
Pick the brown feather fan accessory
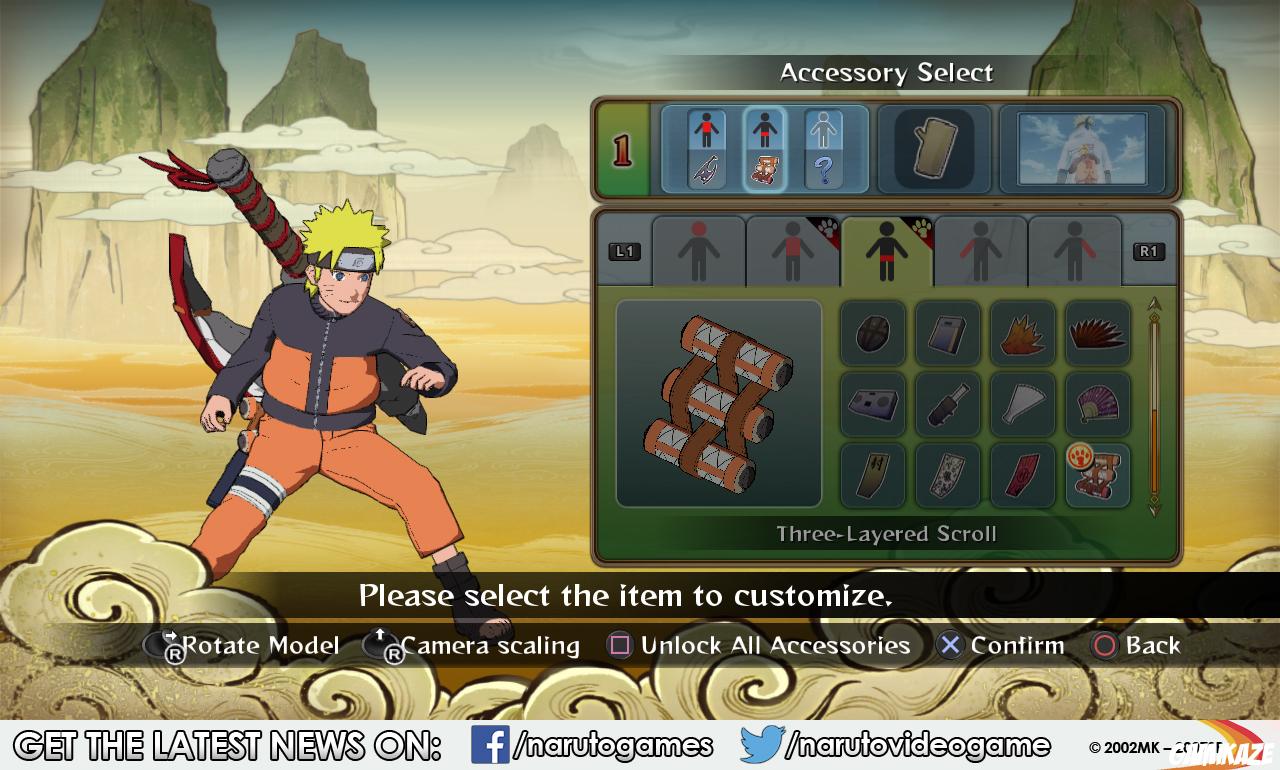1097,333
